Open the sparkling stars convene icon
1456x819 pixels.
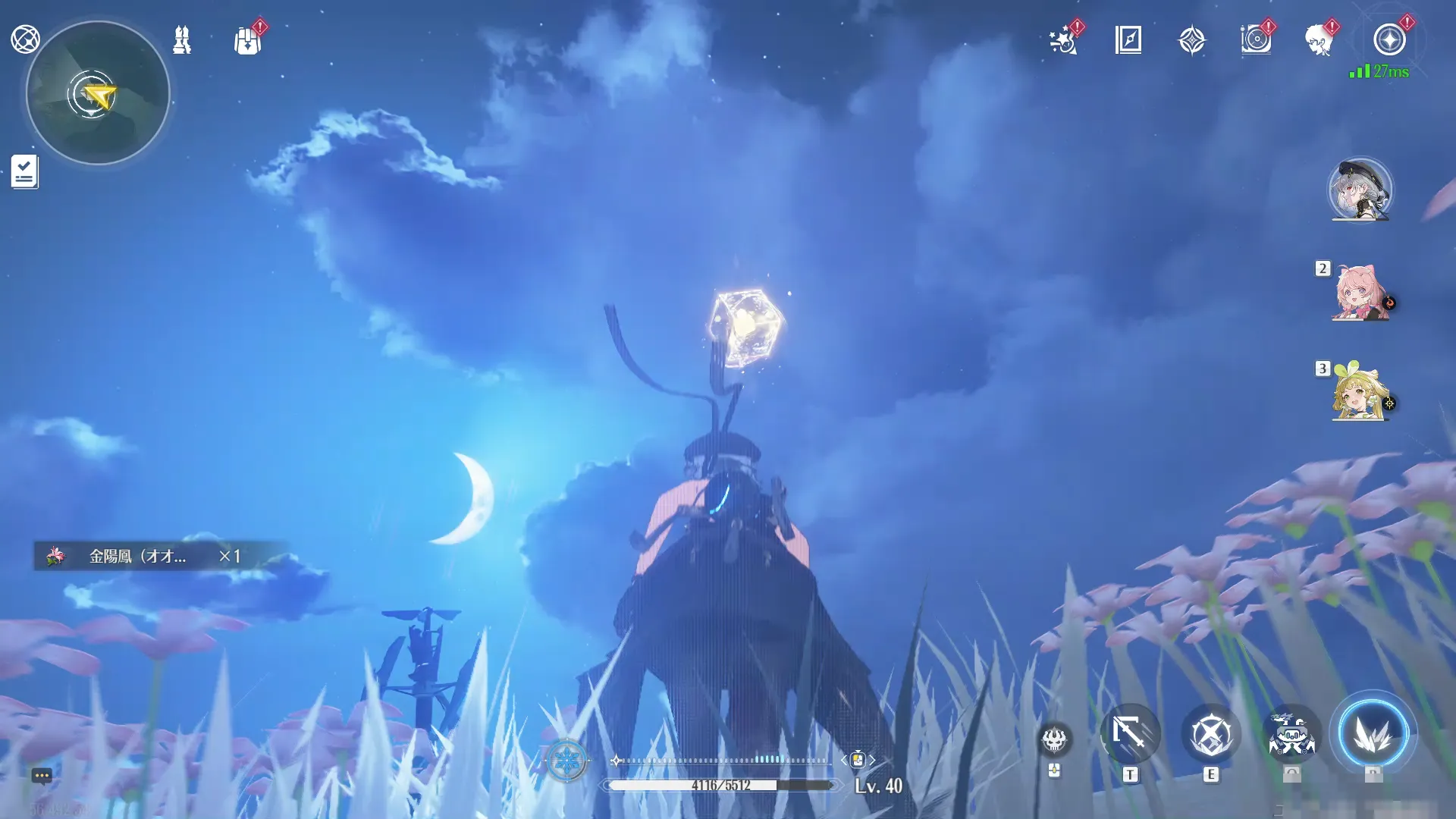click(1063, 40)
